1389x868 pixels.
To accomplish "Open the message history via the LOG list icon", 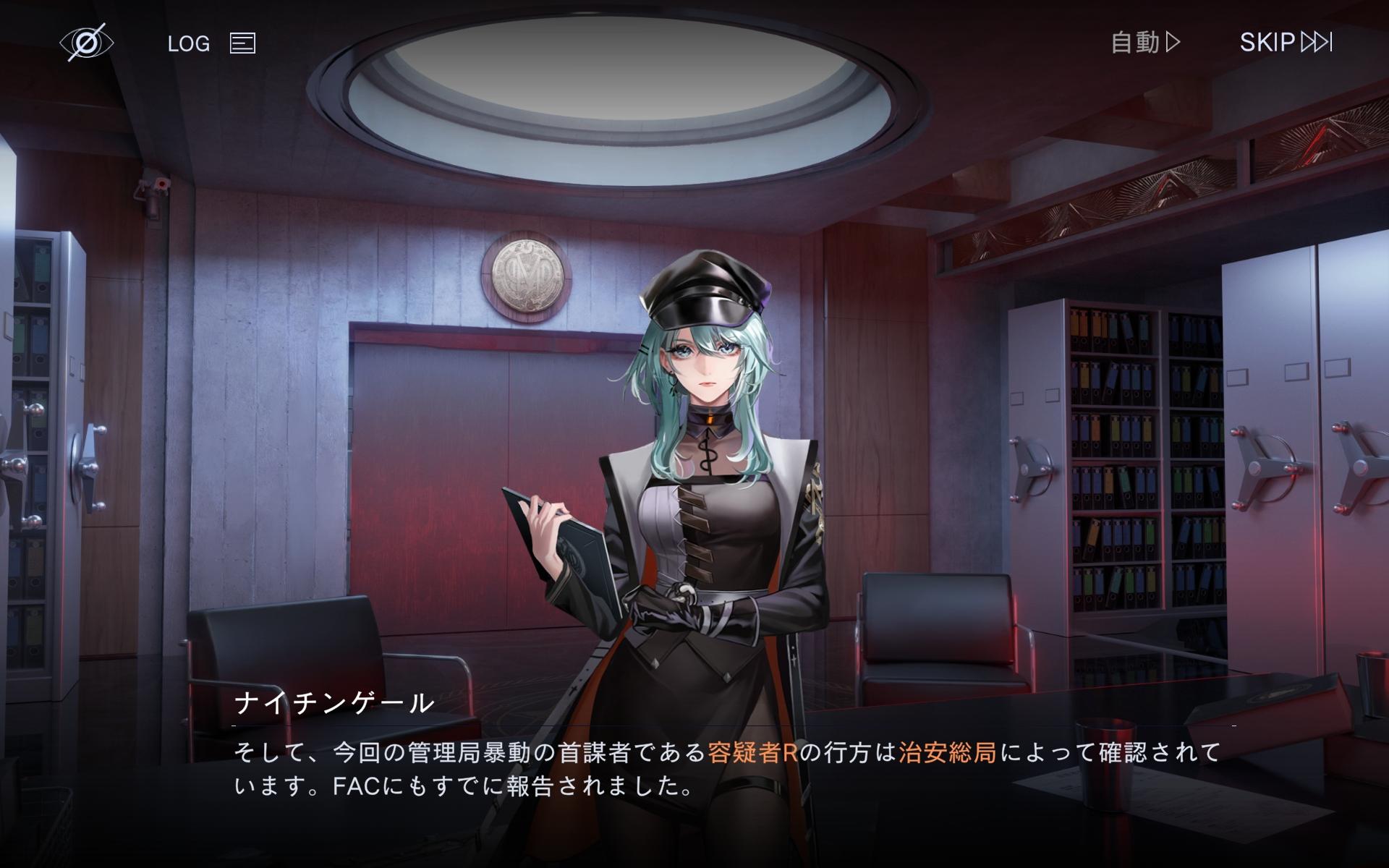I will pyautogui.click(x=242, y=43).
